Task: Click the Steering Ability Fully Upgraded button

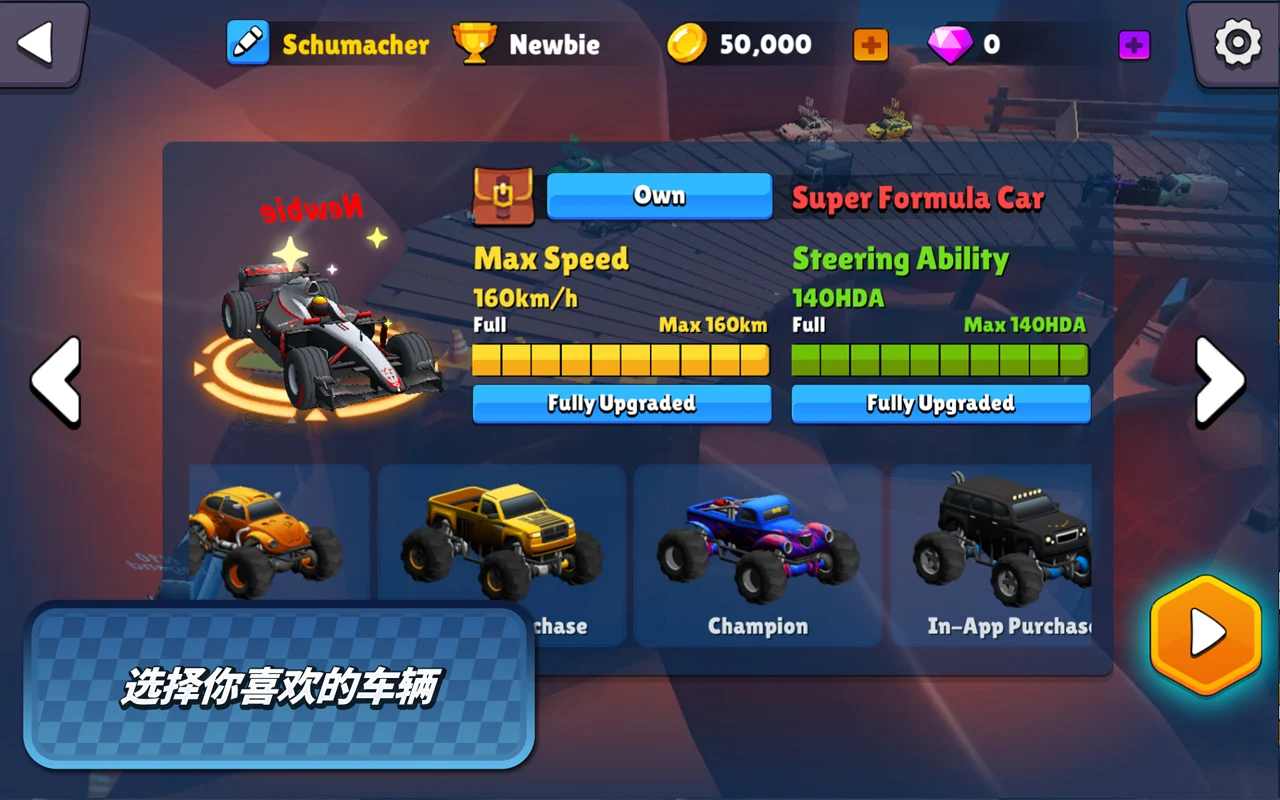Action: click(939, 403)
